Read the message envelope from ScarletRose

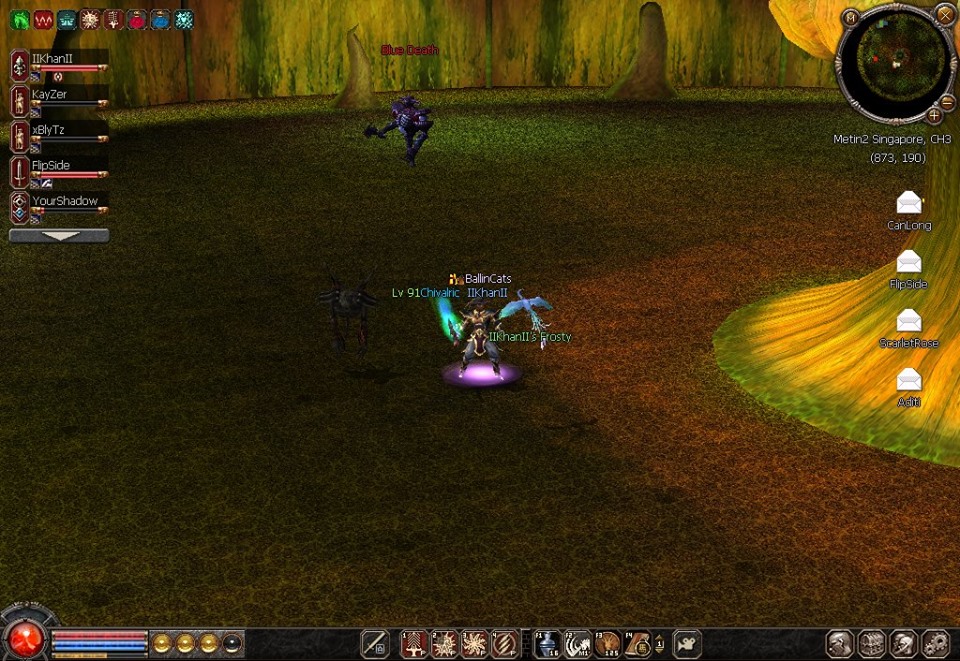tap(908, 321)
